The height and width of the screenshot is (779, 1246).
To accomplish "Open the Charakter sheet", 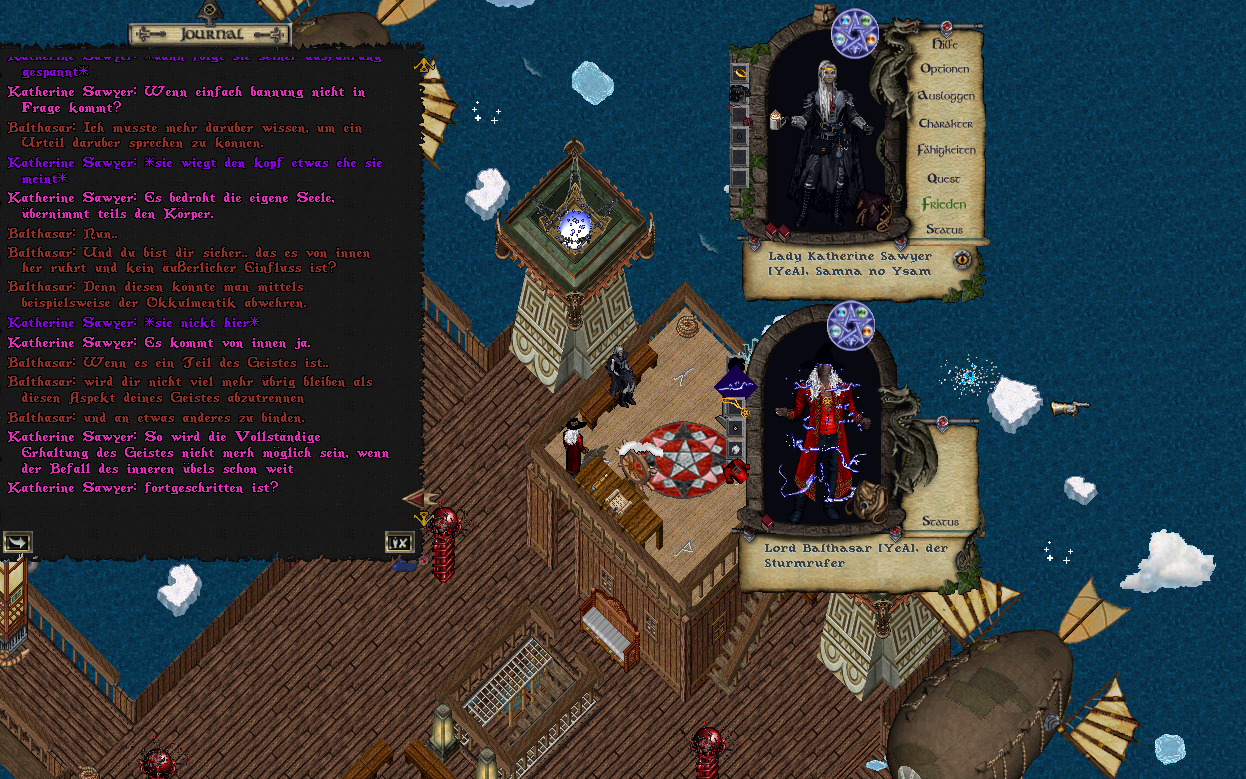I will pos(945,123).
